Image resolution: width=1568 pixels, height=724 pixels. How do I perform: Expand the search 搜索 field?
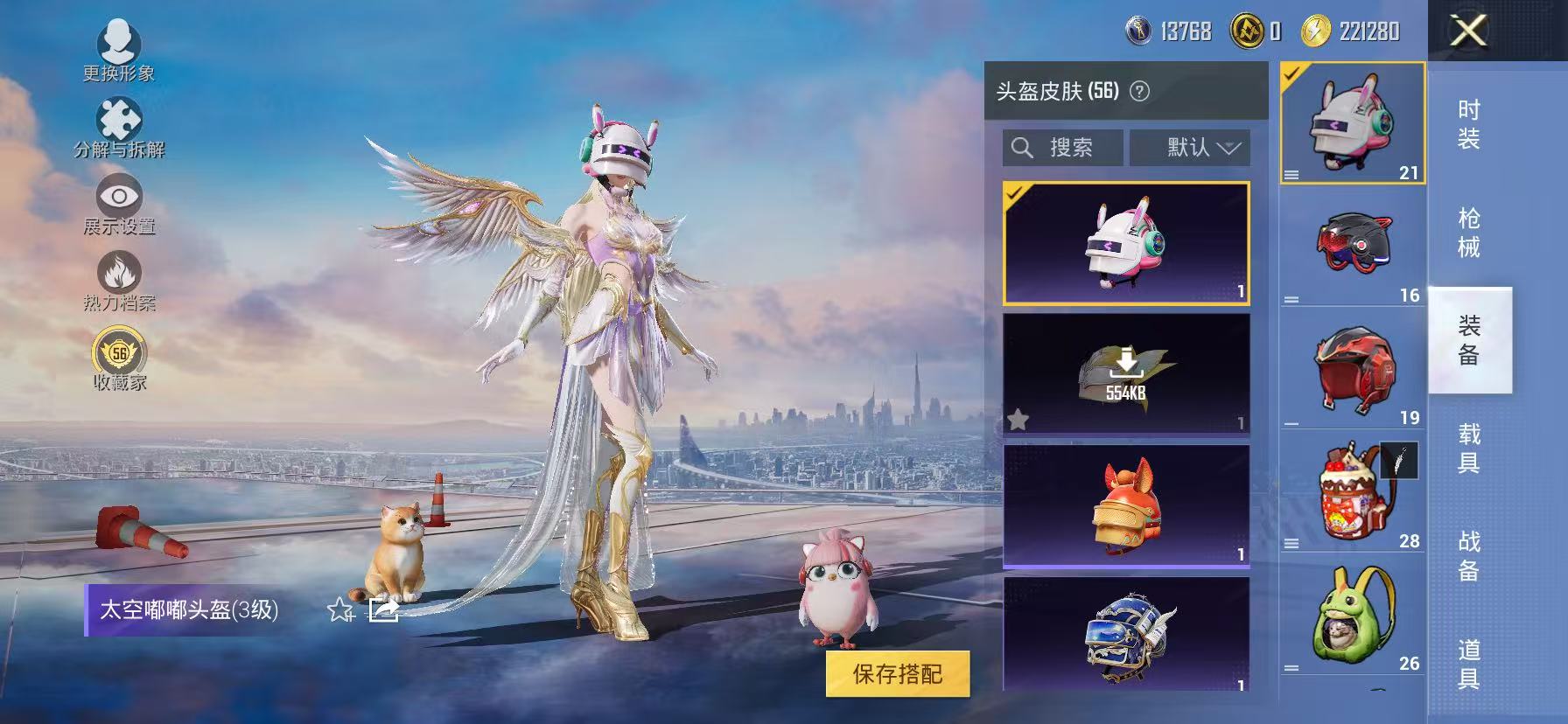[x=1061, y=147]
